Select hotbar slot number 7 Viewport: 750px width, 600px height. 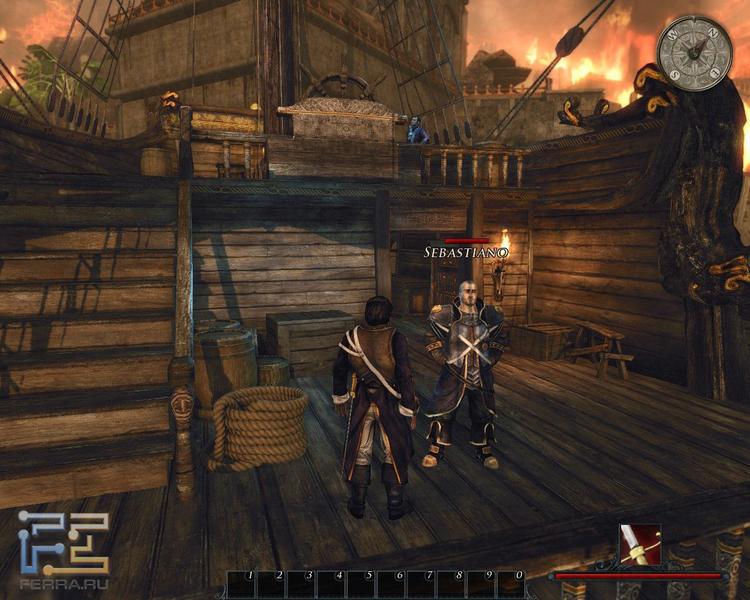click(420, 583)
